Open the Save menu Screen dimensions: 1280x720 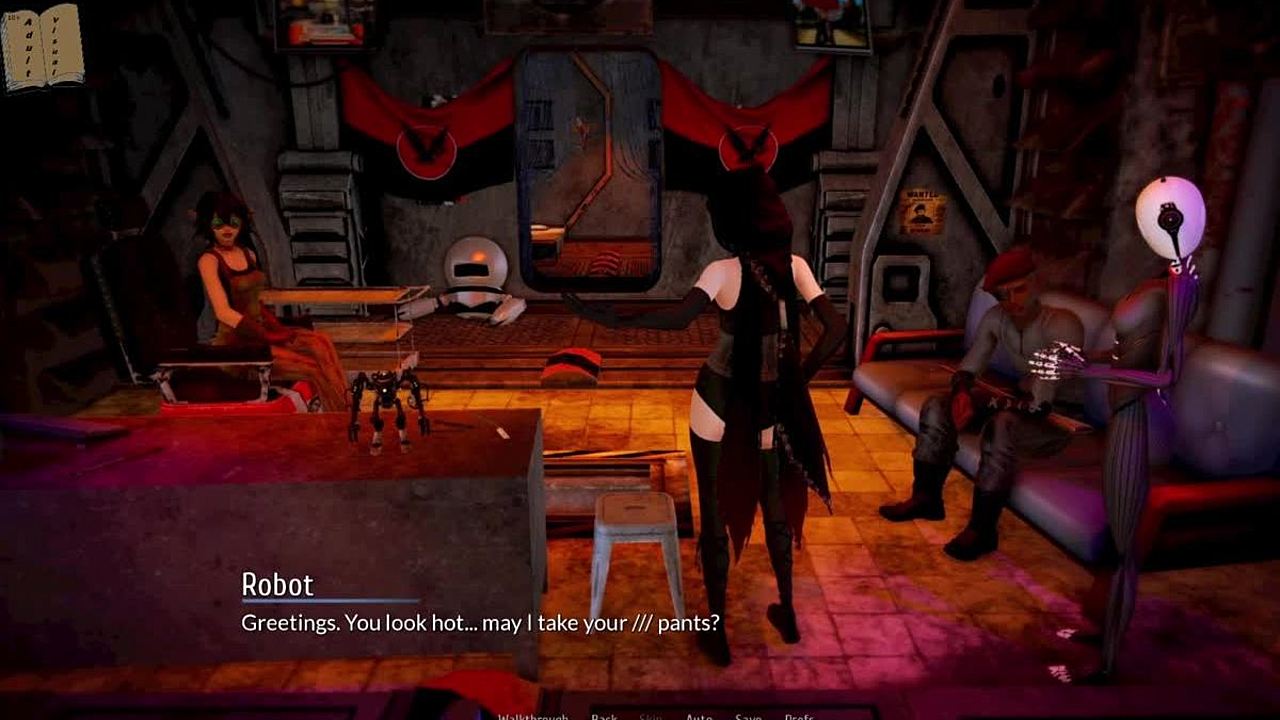pyautogui.click(x=748, y=716)
